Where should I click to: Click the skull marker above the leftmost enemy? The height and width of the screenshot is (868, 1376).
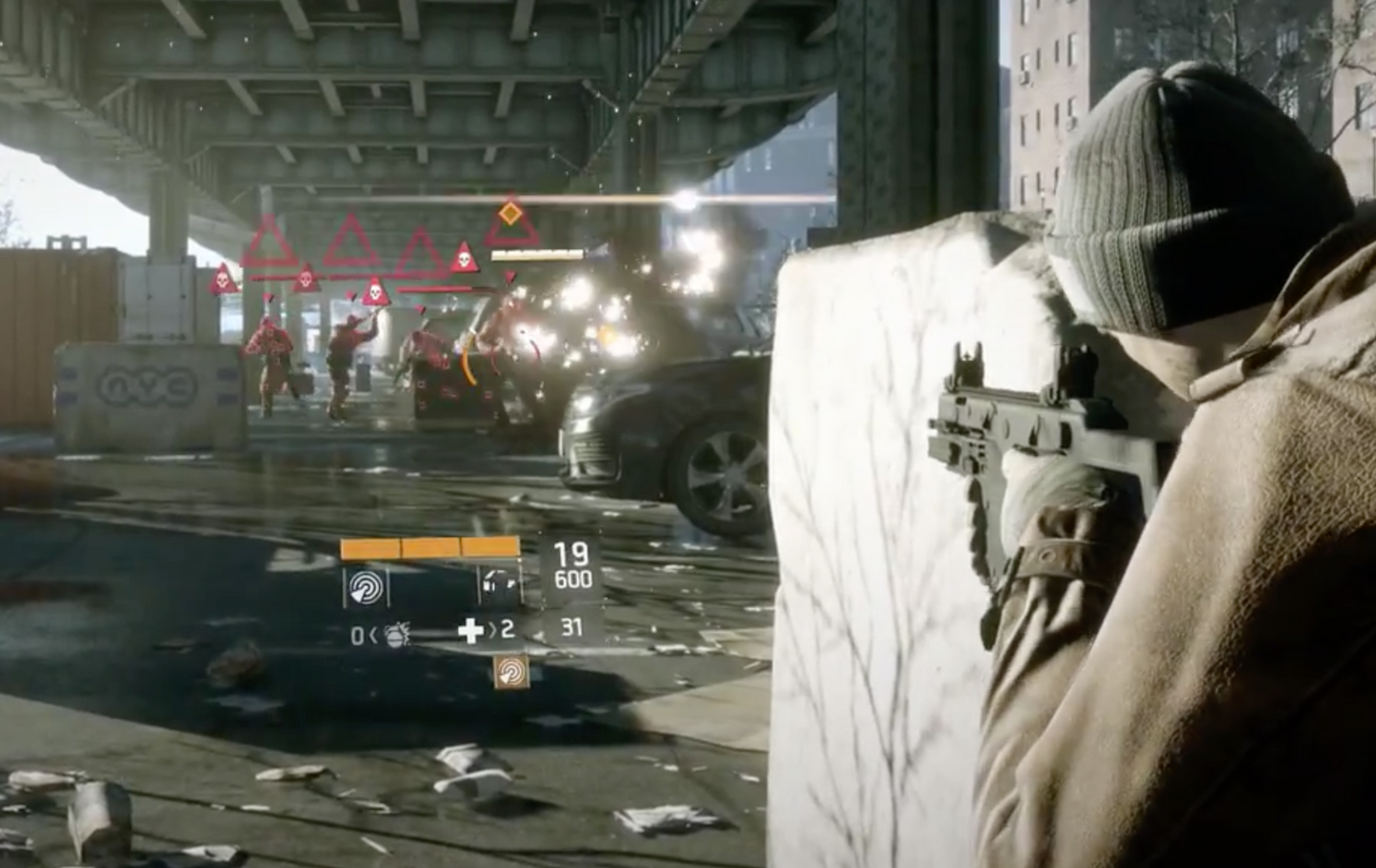pos(221,281)
